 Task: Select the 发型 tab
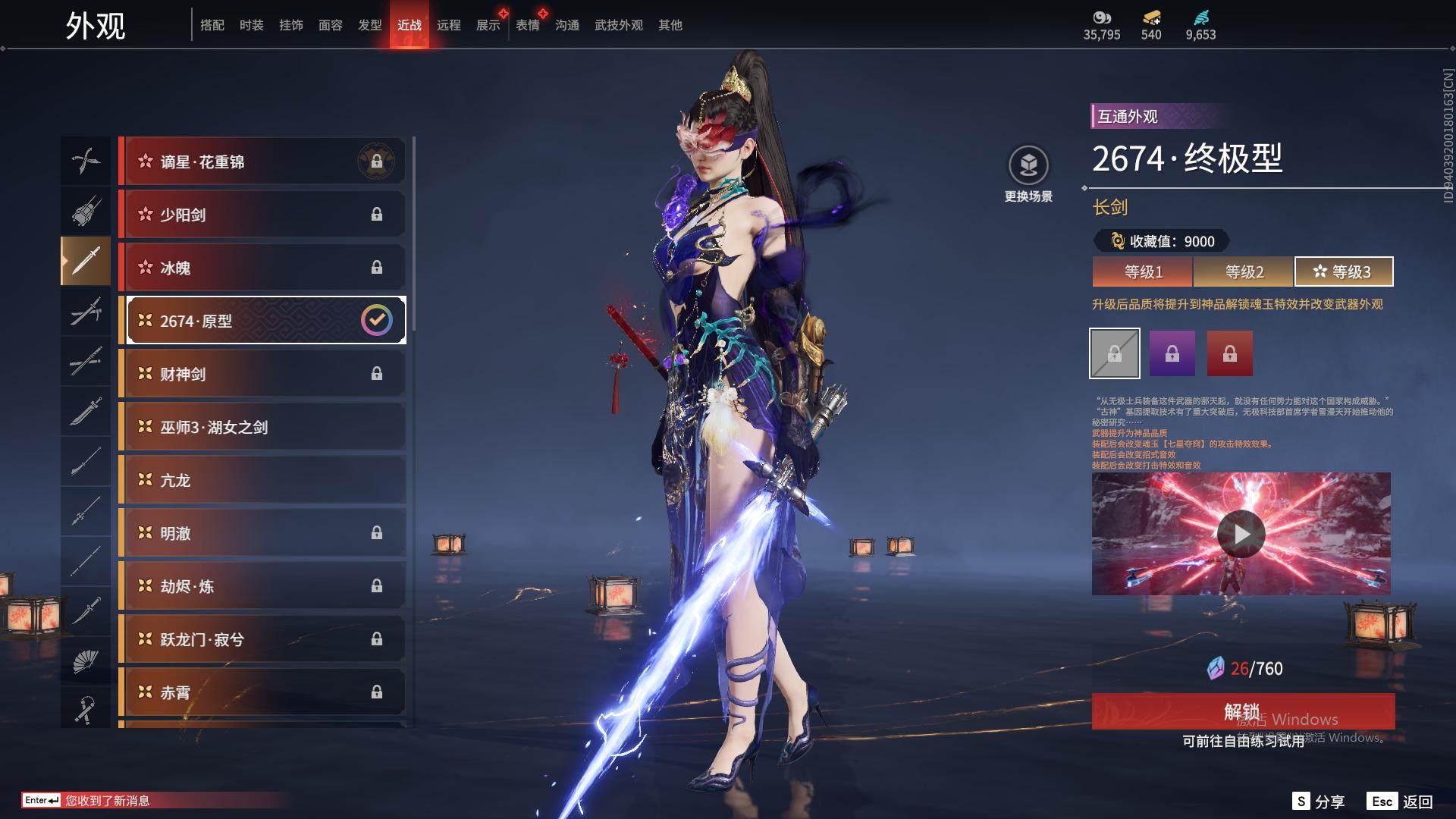click(x=369, y=25)
